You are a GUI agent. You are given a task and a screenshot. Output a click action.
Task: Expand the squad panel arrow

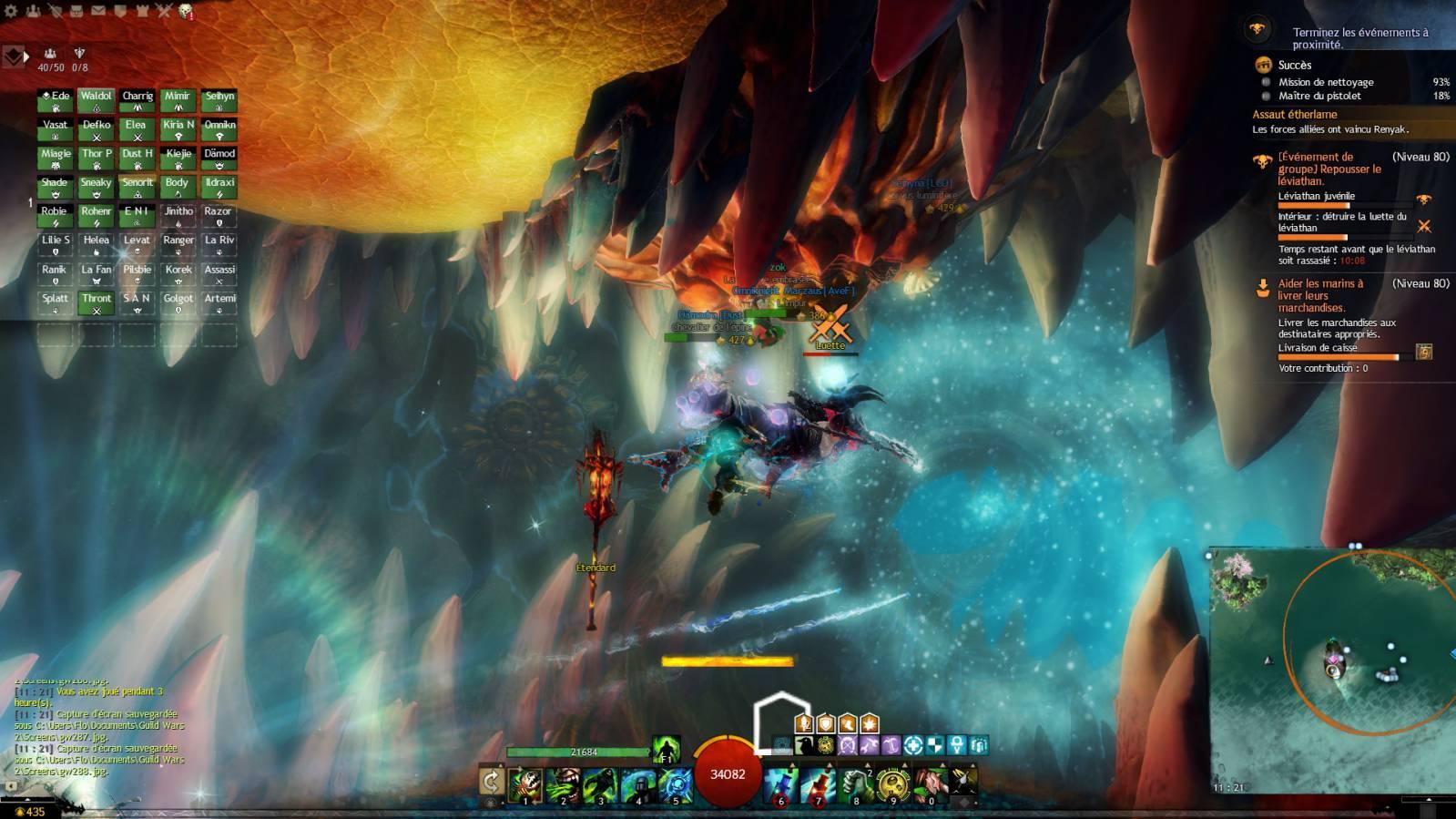[x=26, y=56]
